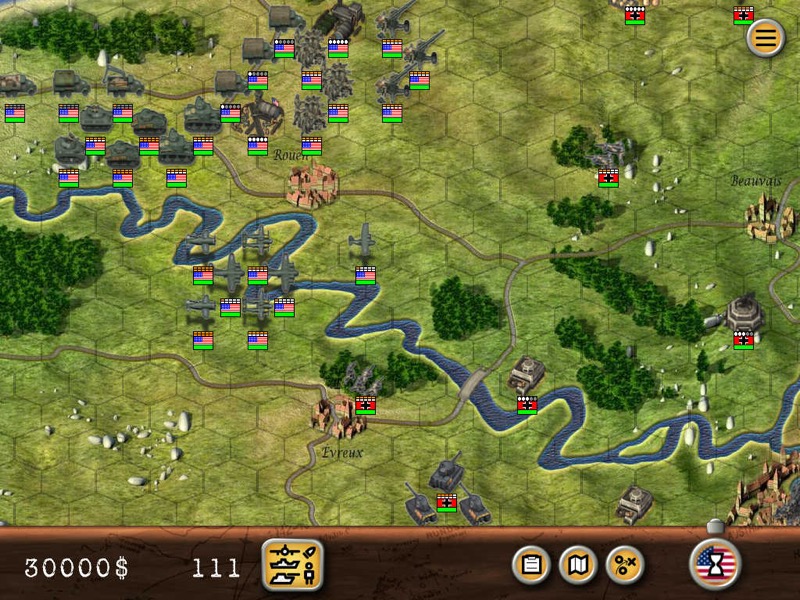Open the strategic map overview
Viewport: 800px width, 600px height.
coord(578,565)
